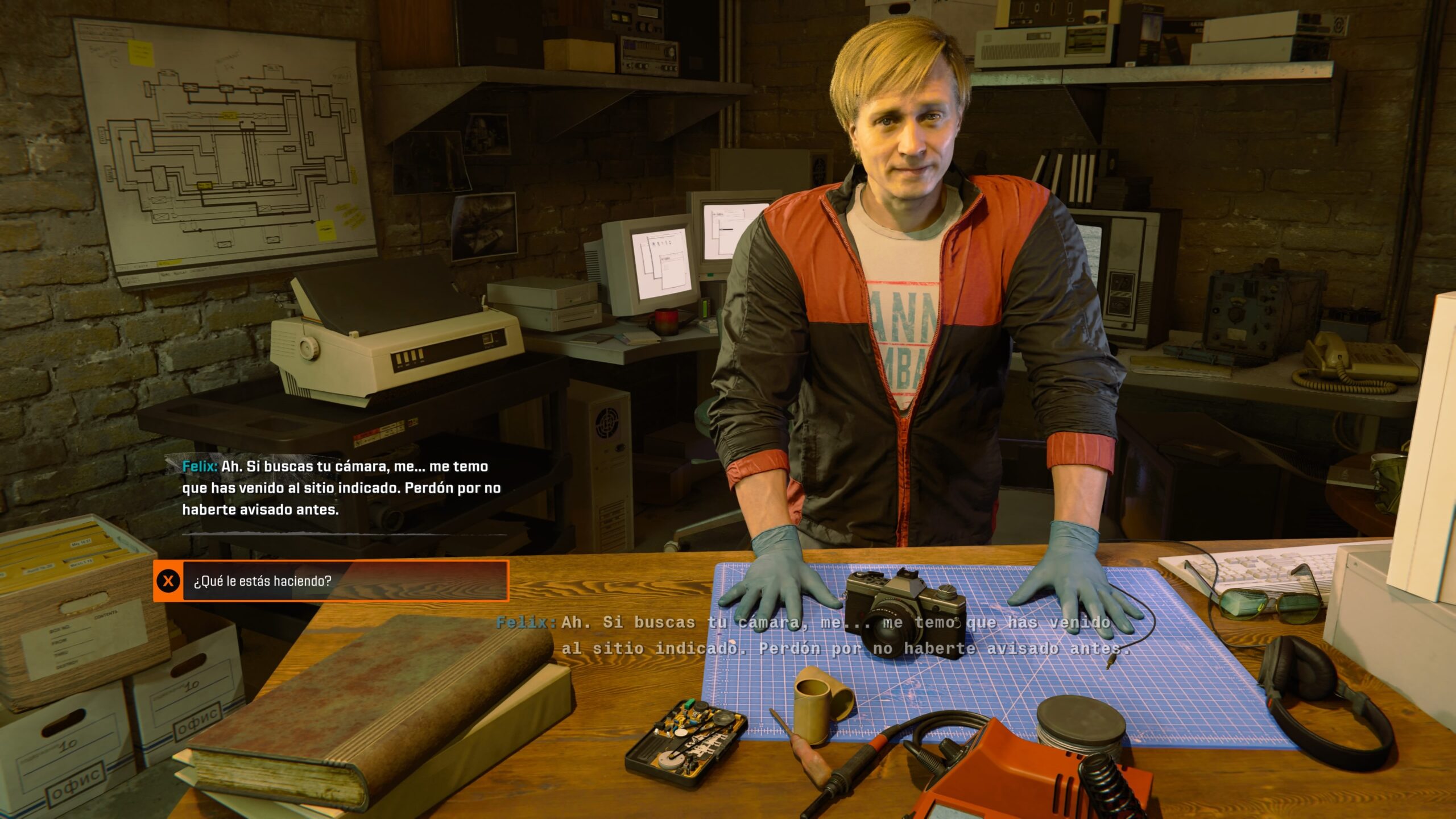Choose the reply "¿Qué le estás haciendo?"
The image size is (1456, 819).
tap(331, 581)
